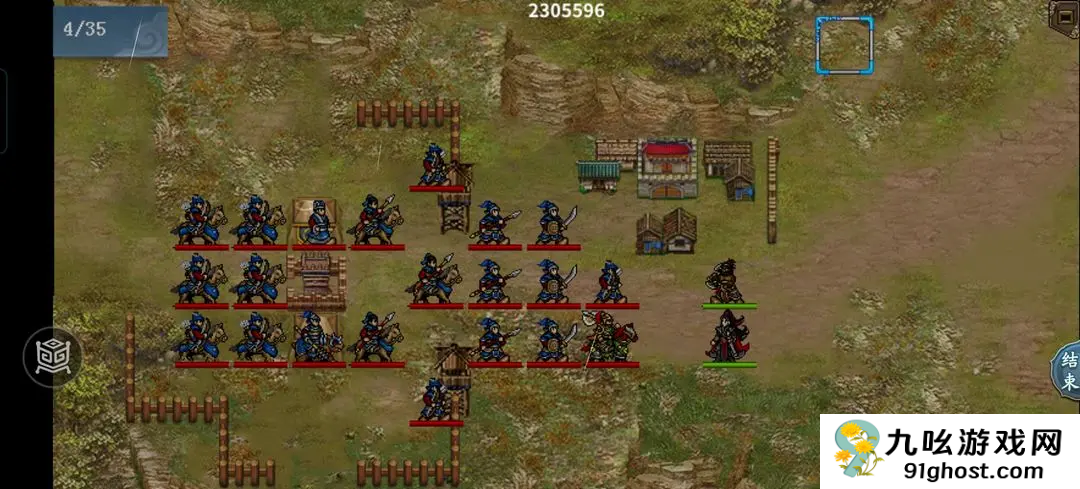1080x489 pixels.
Task: End the turn with the 结束 button
Action: [1067, 369]
